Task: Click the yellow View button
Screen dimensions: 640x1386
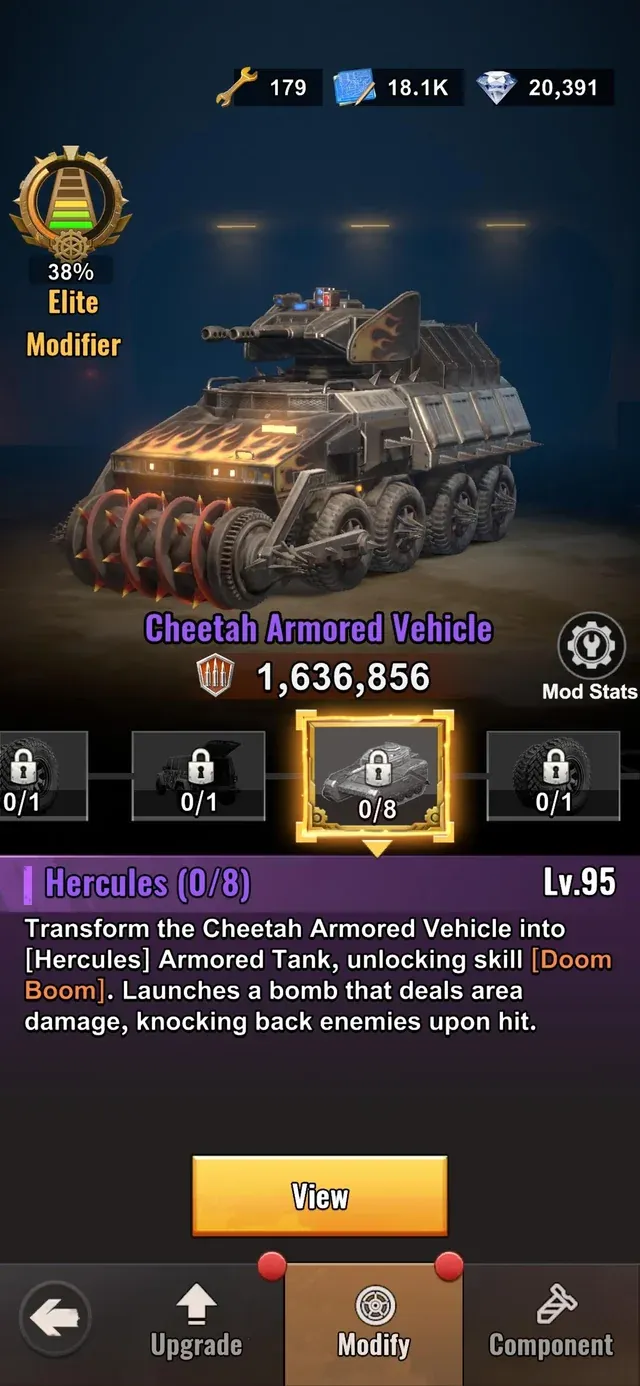Action: [319, 1196]
